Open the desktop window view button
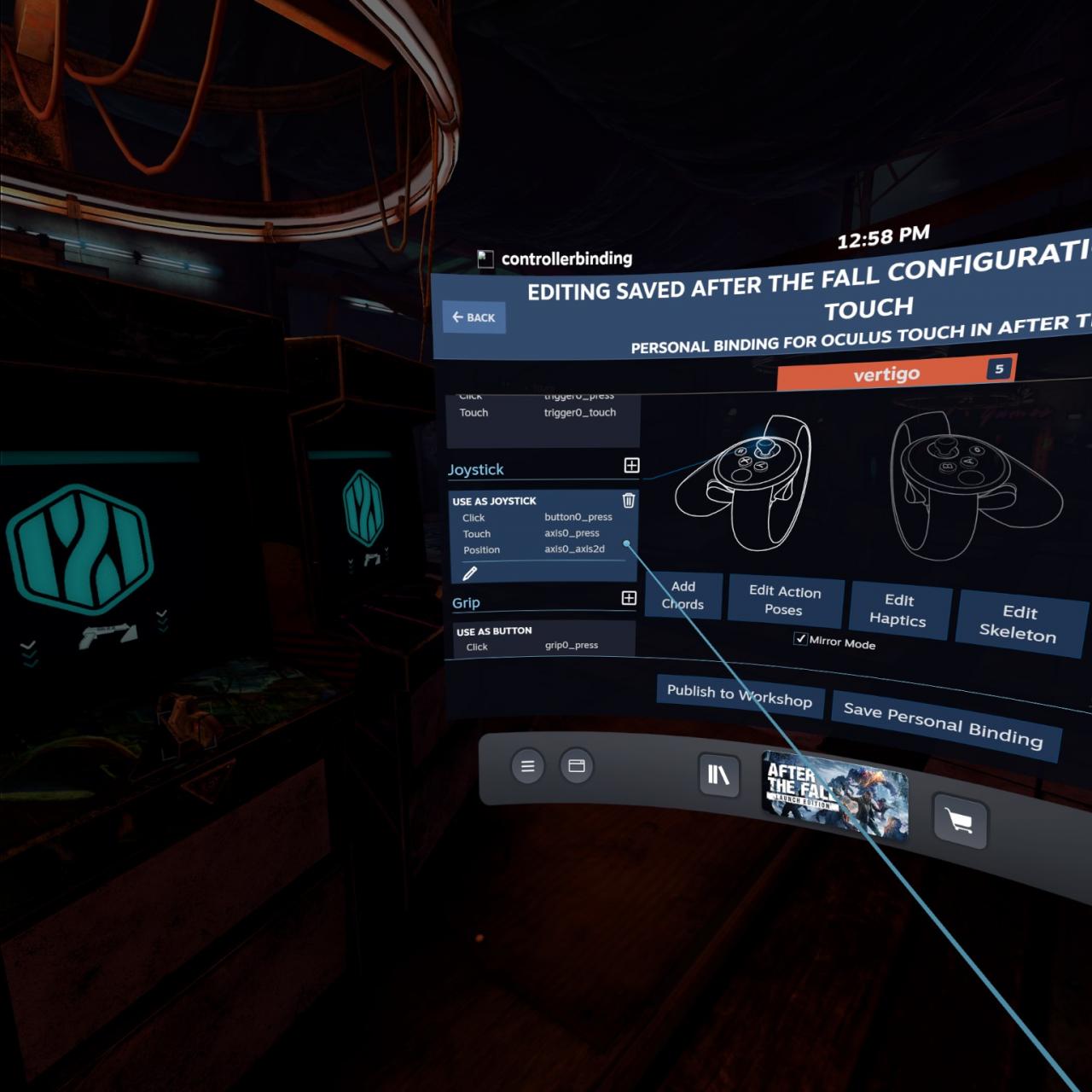 [x=577, y=766]
